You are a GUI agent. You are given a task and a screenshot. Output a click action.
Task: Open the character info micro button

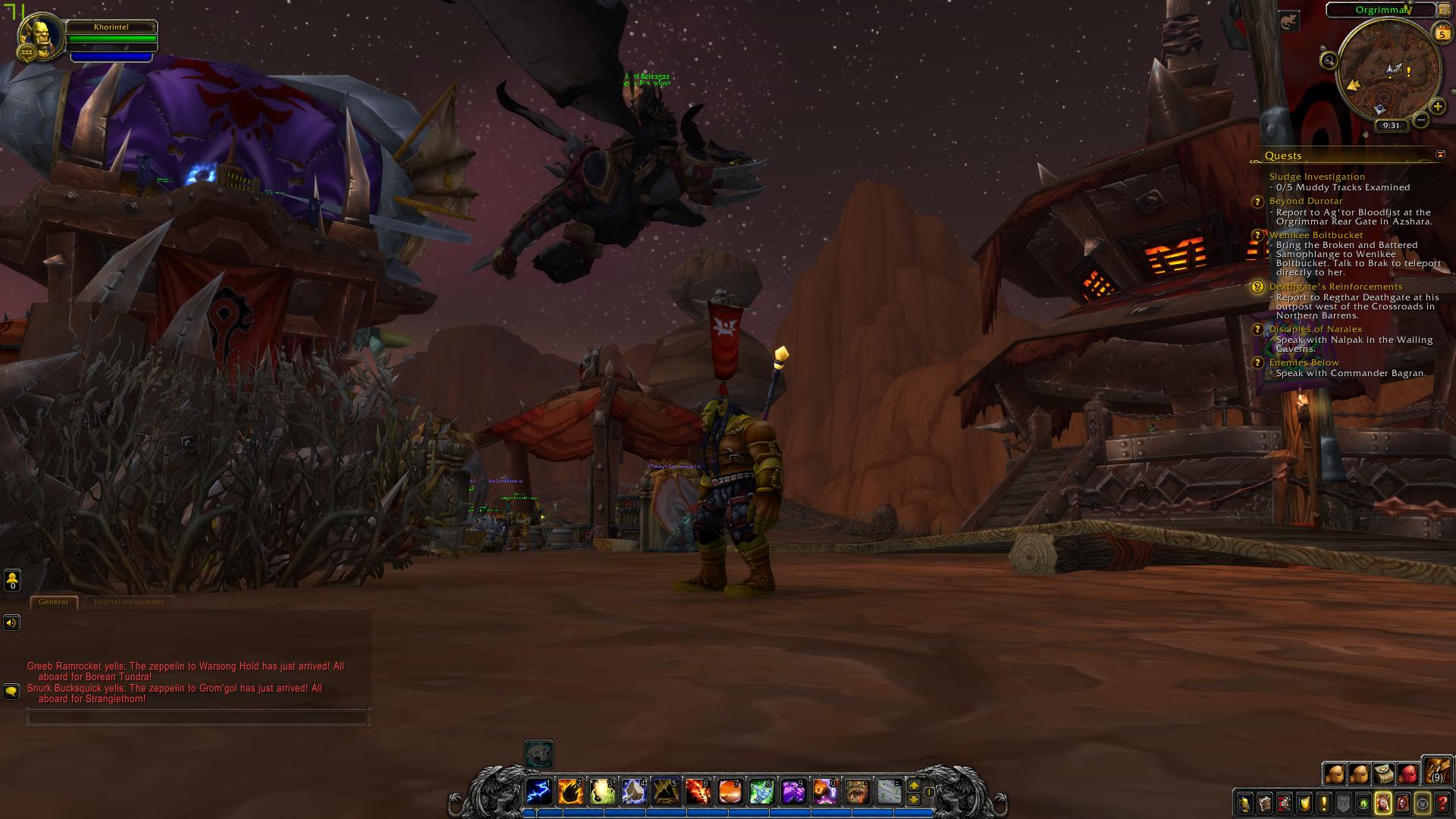[1245, 803]
